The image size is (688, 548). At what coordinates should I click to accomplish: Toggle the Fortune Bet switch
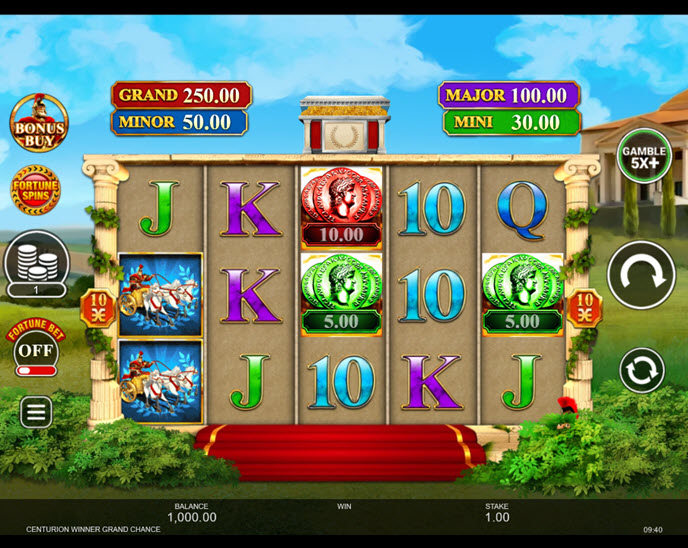[36, 370]
